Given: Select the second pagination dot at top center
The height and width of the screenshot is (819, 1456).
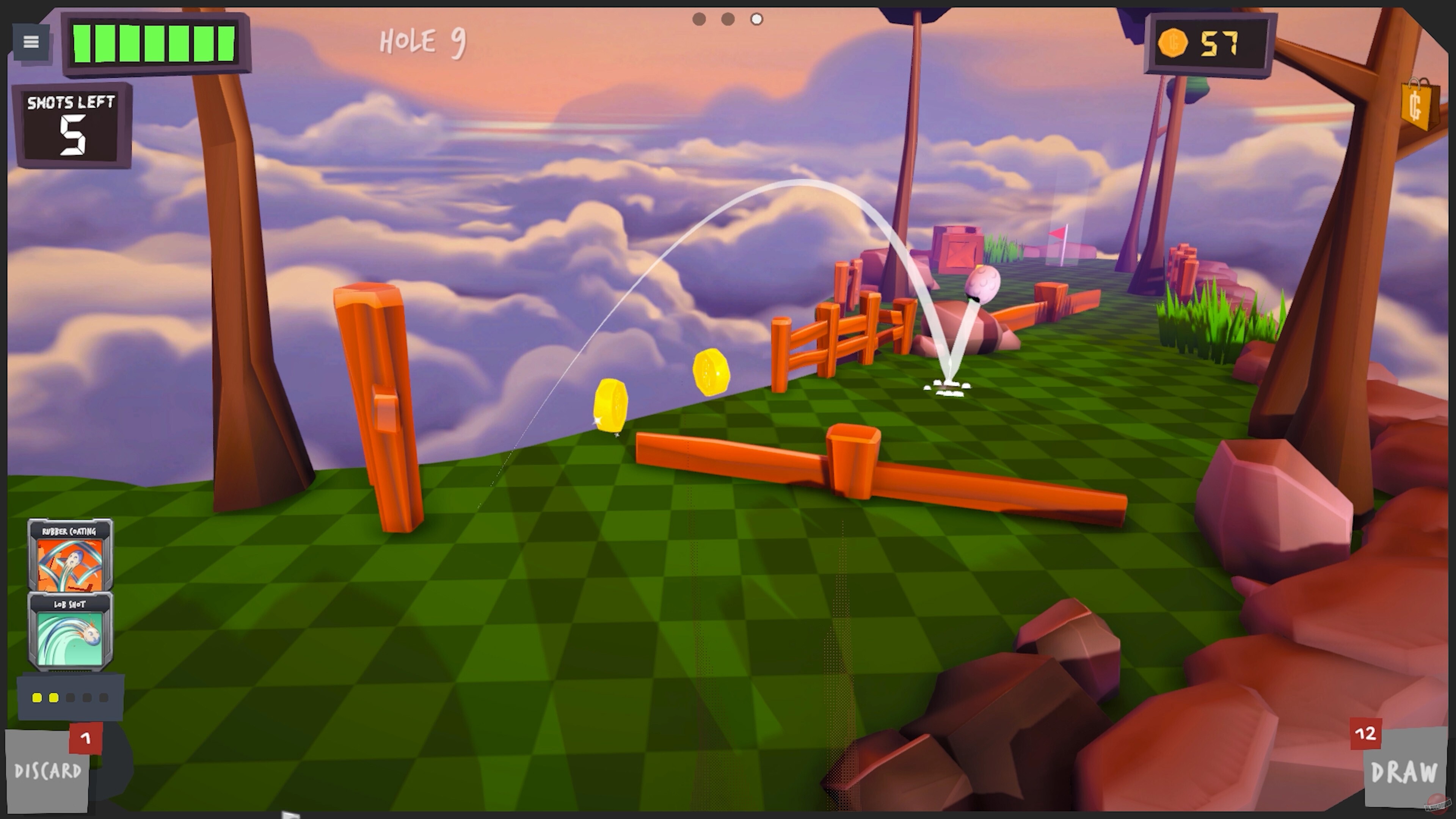Looking at the screenshot, I should tap(728, 19).
